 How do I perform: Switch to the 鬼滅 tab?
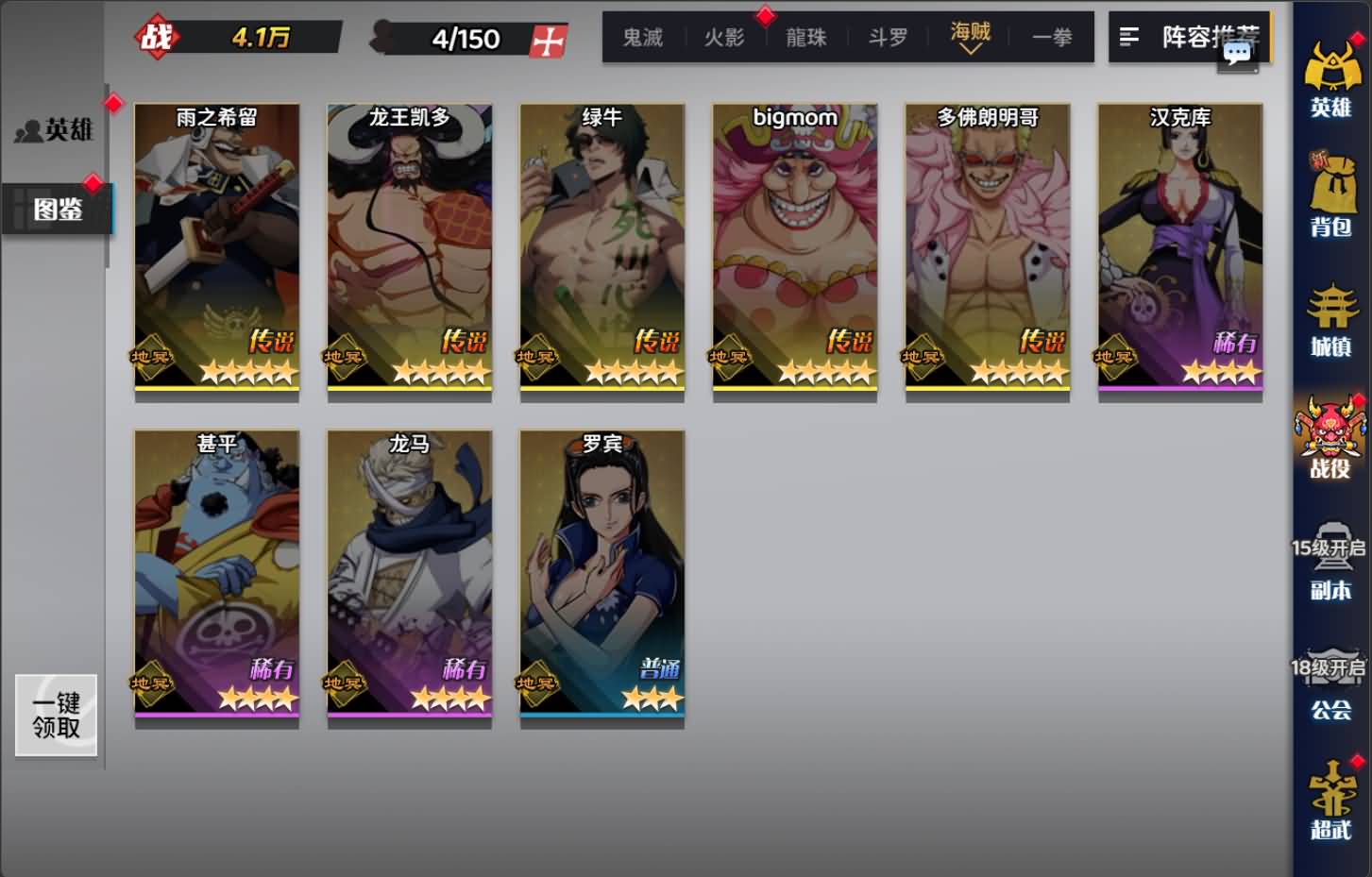pyautogui.click(x=641, y=38)
